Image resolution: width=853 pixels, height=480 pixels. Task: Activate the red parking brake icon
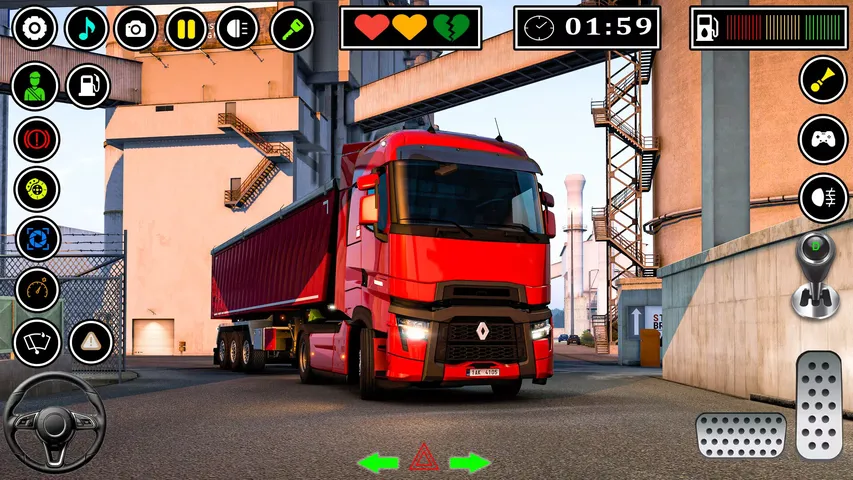coord(37,138)
